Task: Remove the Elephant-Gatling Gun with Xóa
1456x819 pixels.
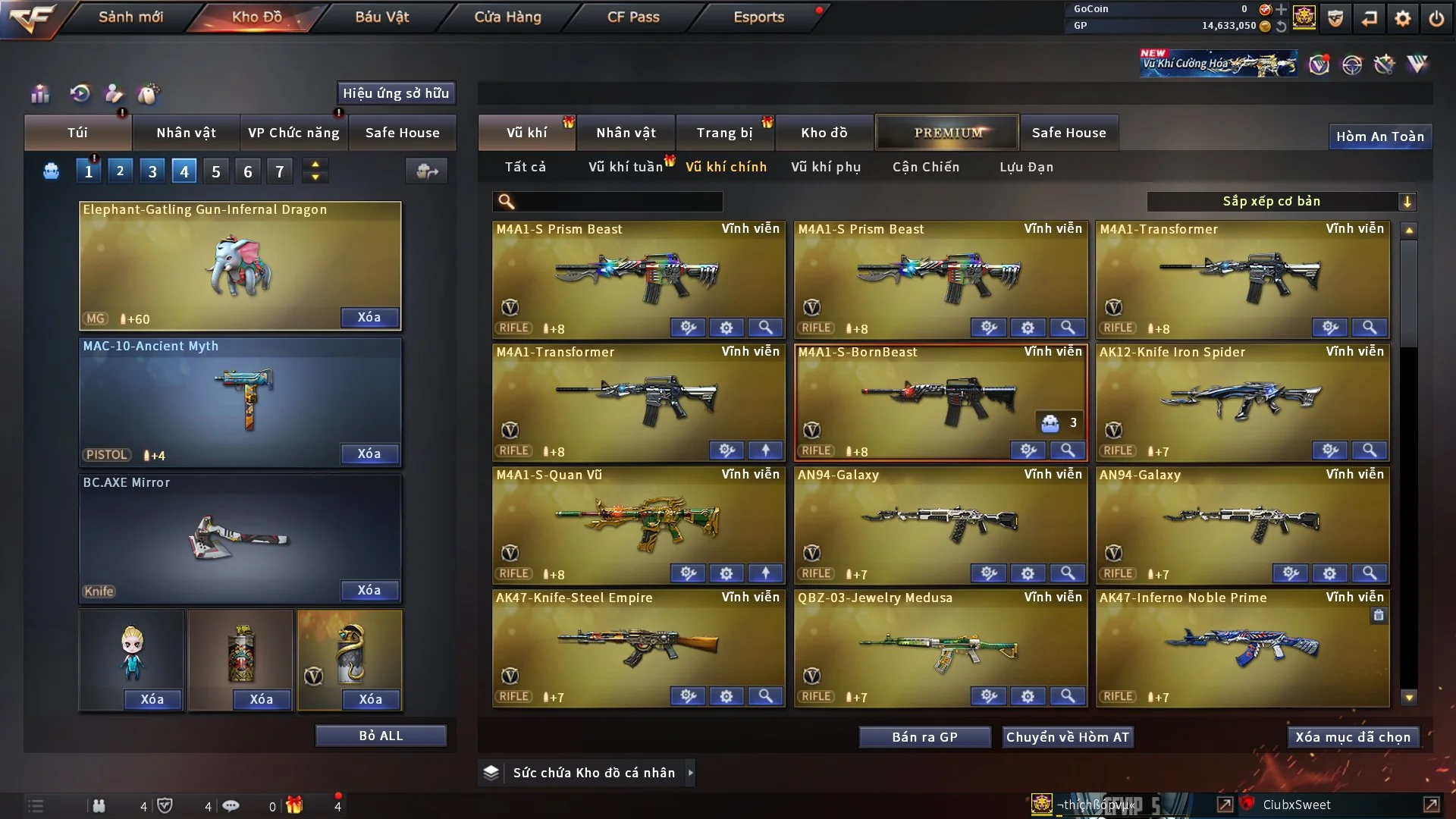Action: (369, 317)
